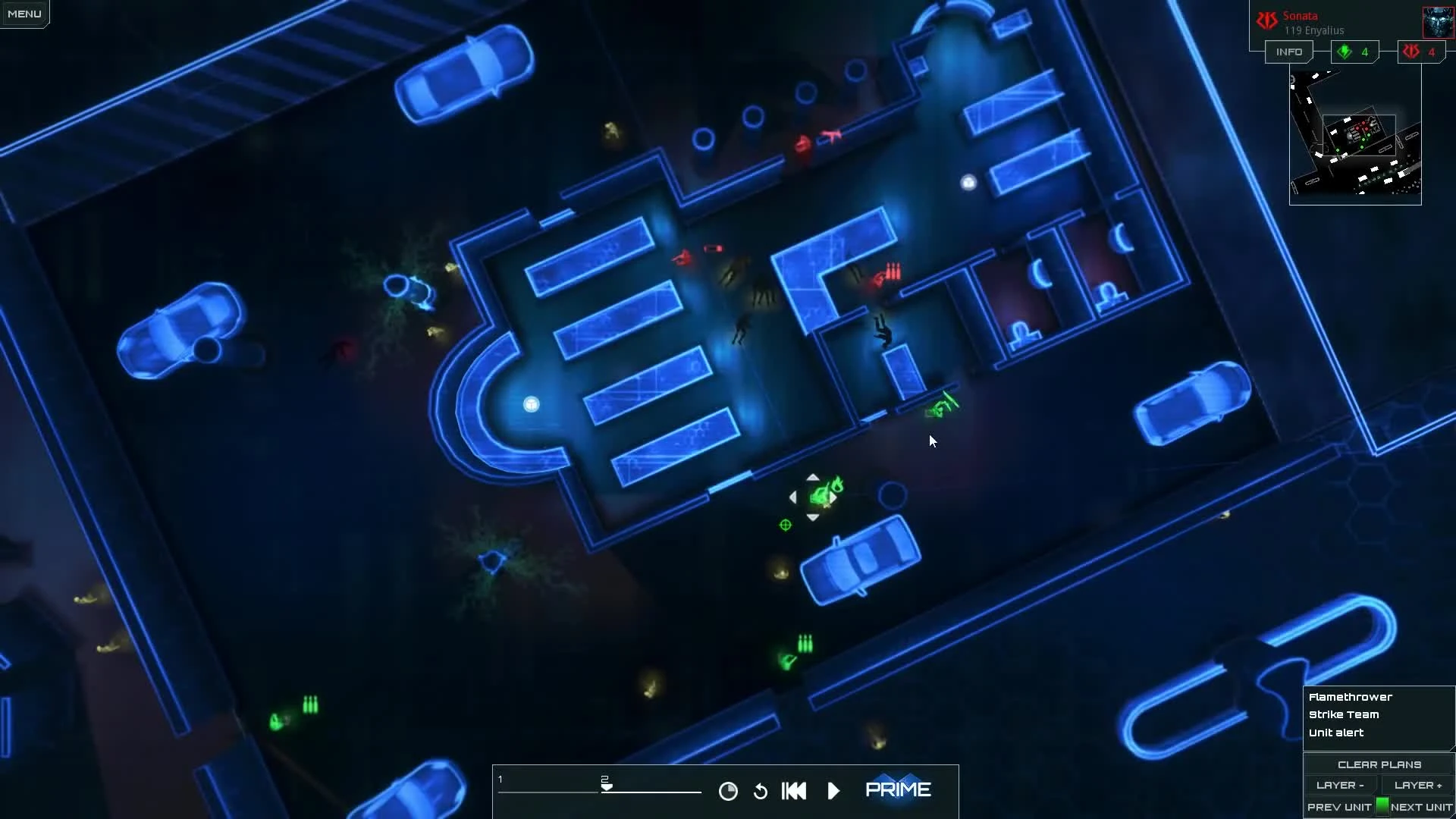Click the Sonata commander portrait thumbnail

pyautogui.click(x=1439, y=20)
